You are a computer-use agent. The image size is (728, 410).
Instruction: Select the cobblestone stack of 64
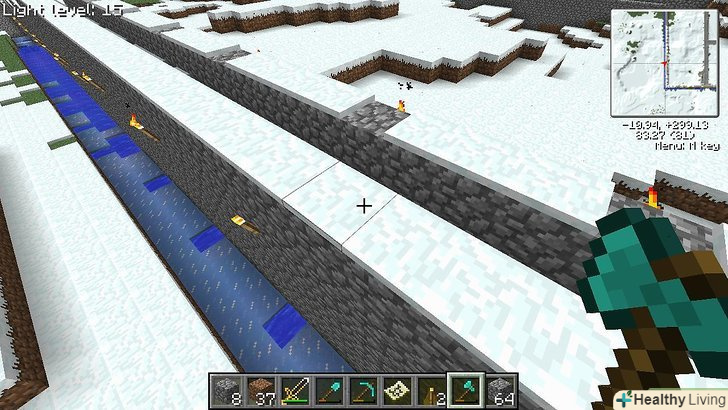coord(500,390)
